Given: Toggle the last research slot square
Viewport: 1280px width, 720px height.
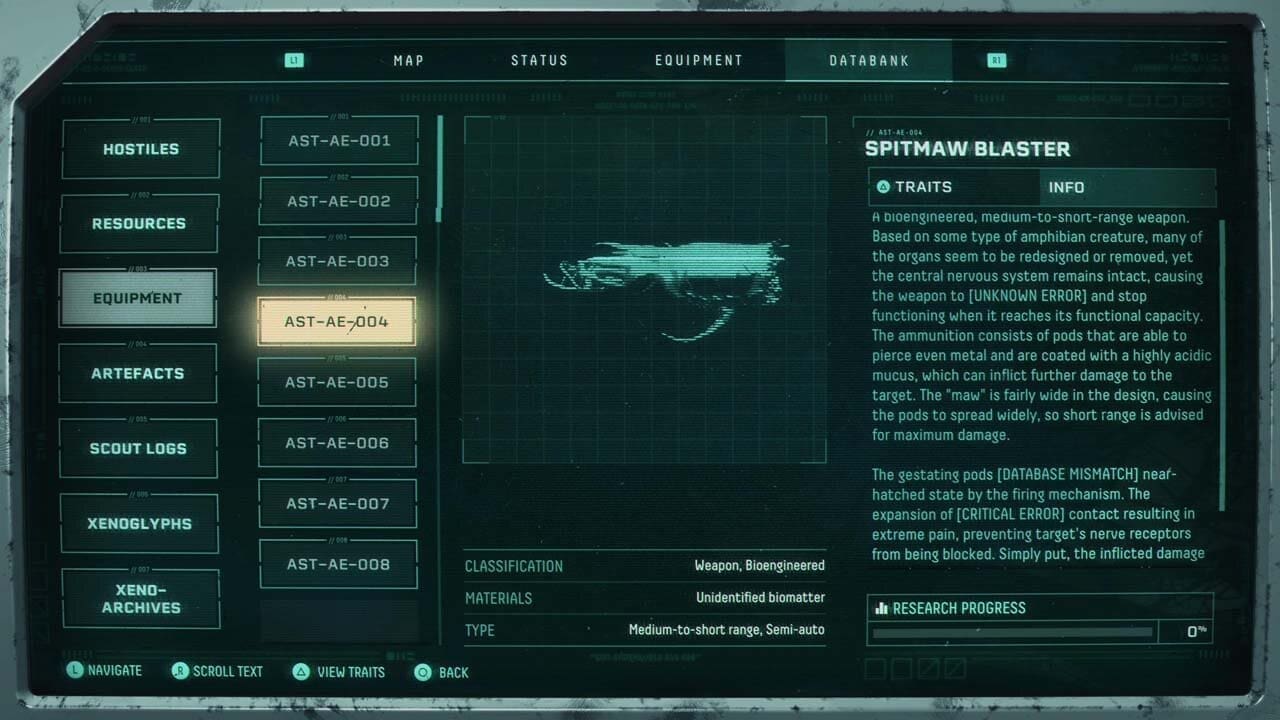Looking at the screenshot, I should tap(954, 669).
